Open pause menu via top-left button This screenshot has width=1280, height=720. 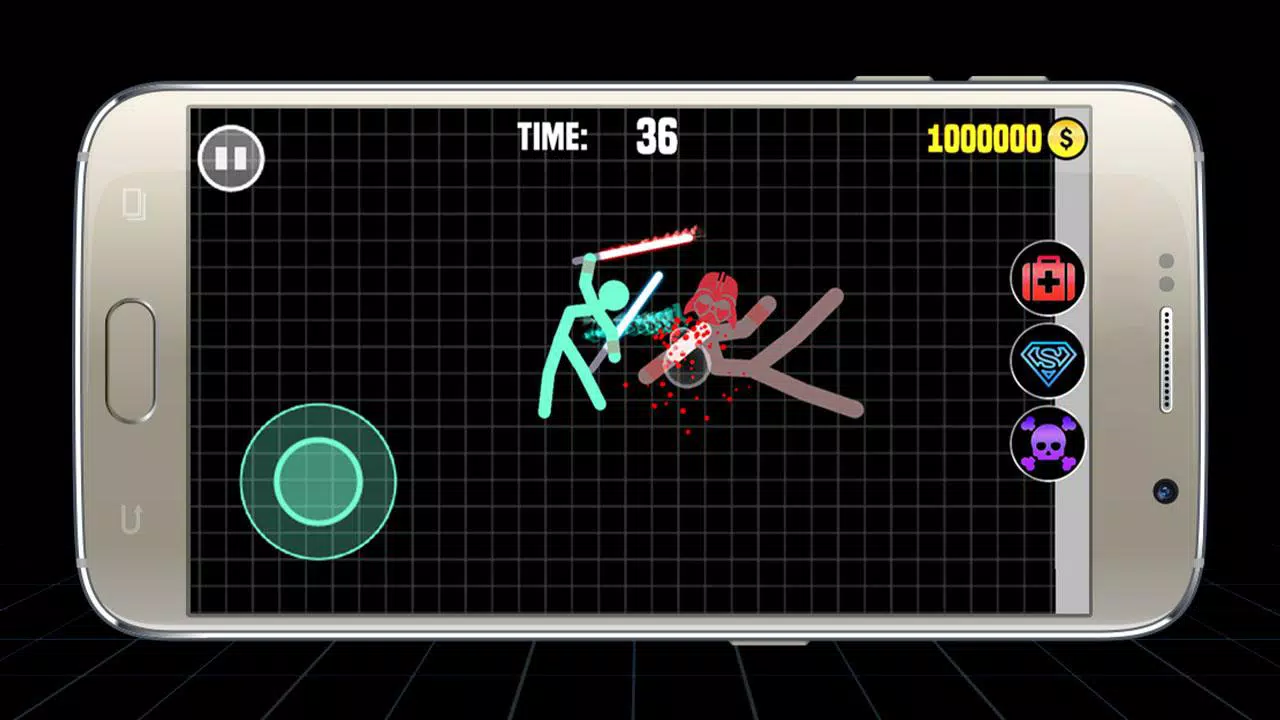(x=232, y=158)
